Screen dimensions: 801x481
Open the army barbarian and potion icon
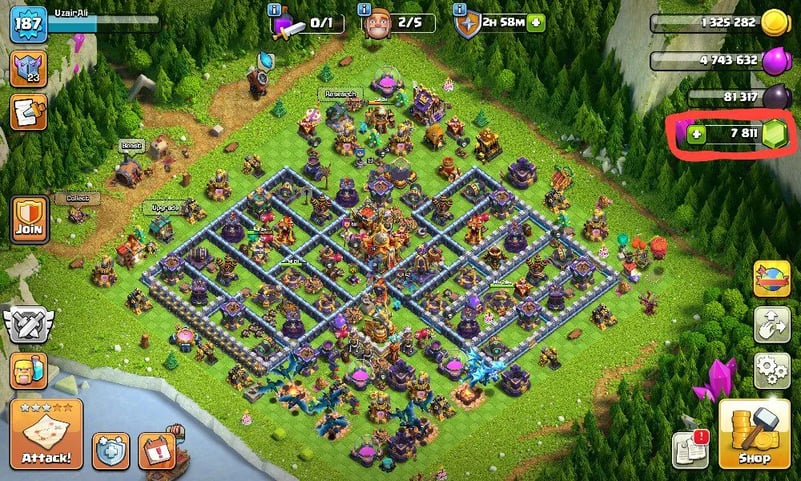click(x=28, y=371)
